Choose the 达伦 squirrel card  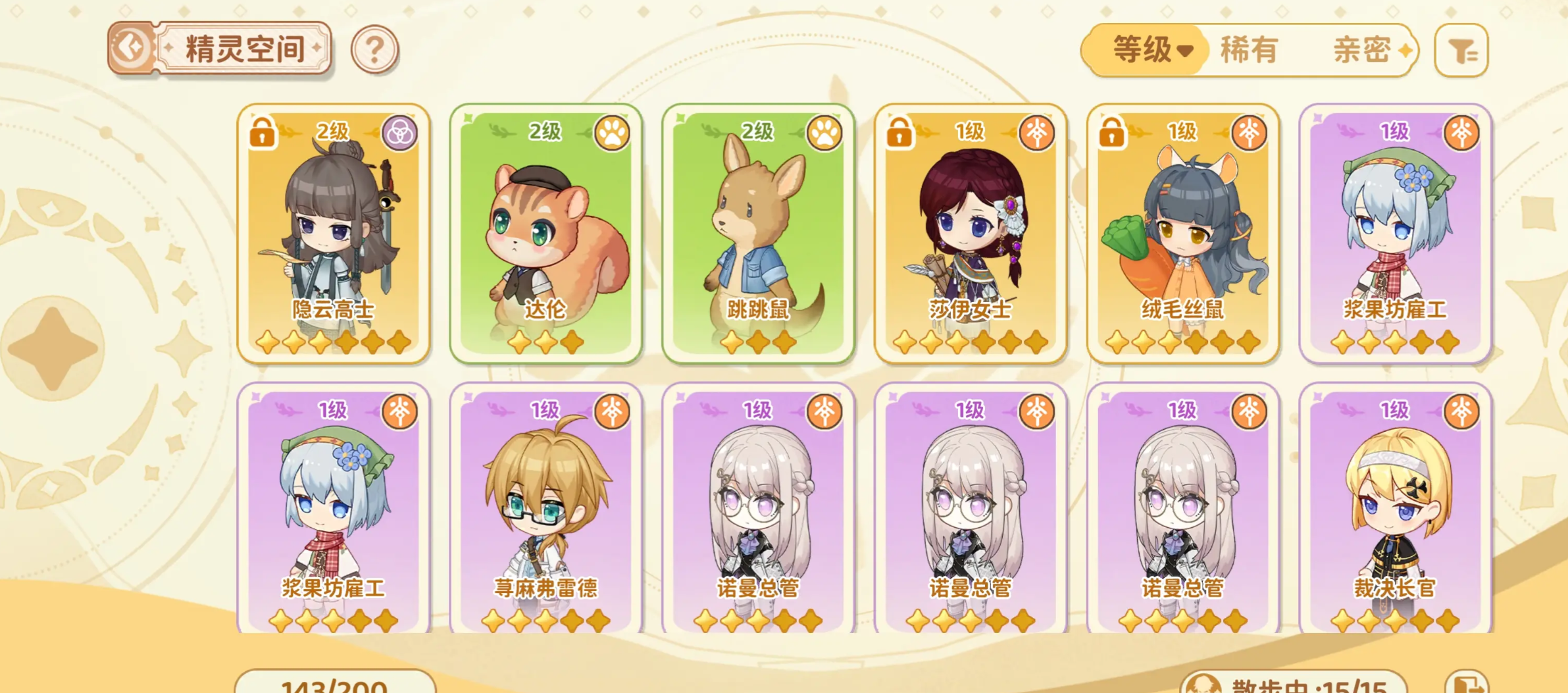pos(546,234)
